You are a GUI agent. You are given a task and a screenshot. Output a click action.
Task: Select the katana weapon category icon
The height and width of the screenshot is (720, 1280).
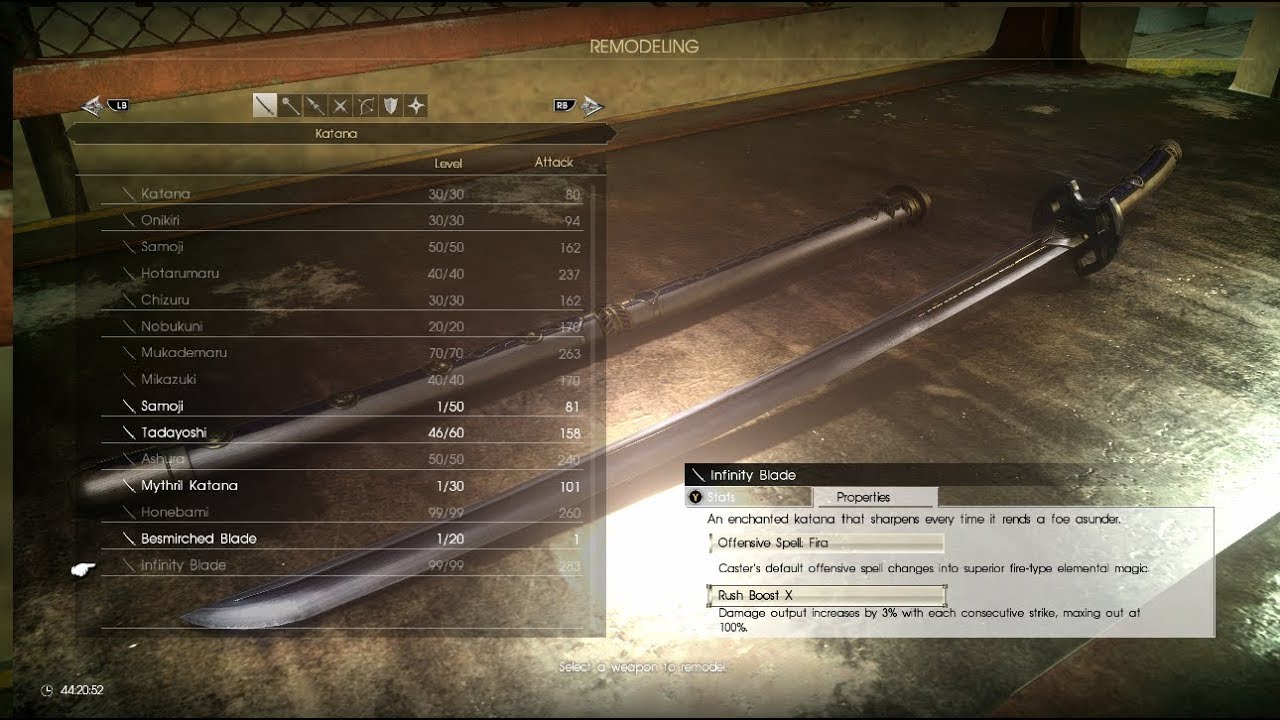click(x=265, y=105)
